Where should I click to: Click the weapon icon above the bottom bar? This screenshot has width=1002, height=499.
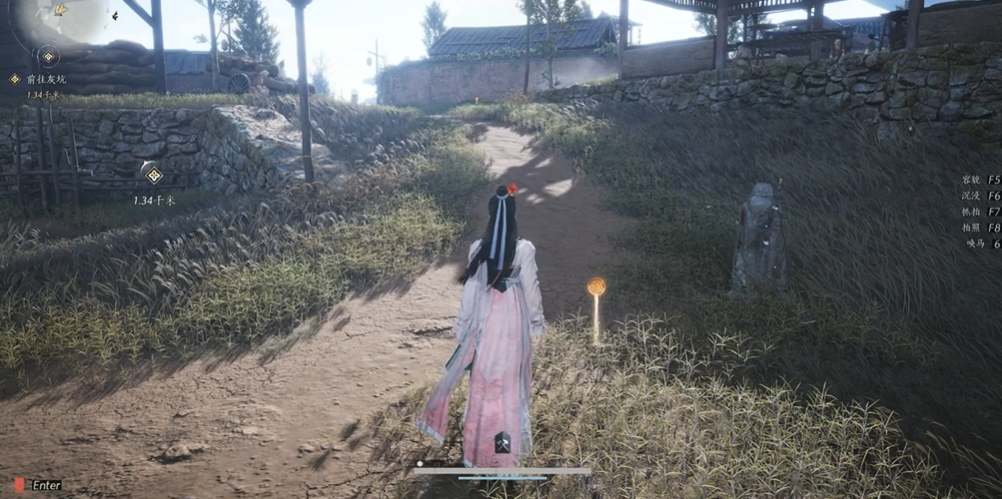pos(503,443)
